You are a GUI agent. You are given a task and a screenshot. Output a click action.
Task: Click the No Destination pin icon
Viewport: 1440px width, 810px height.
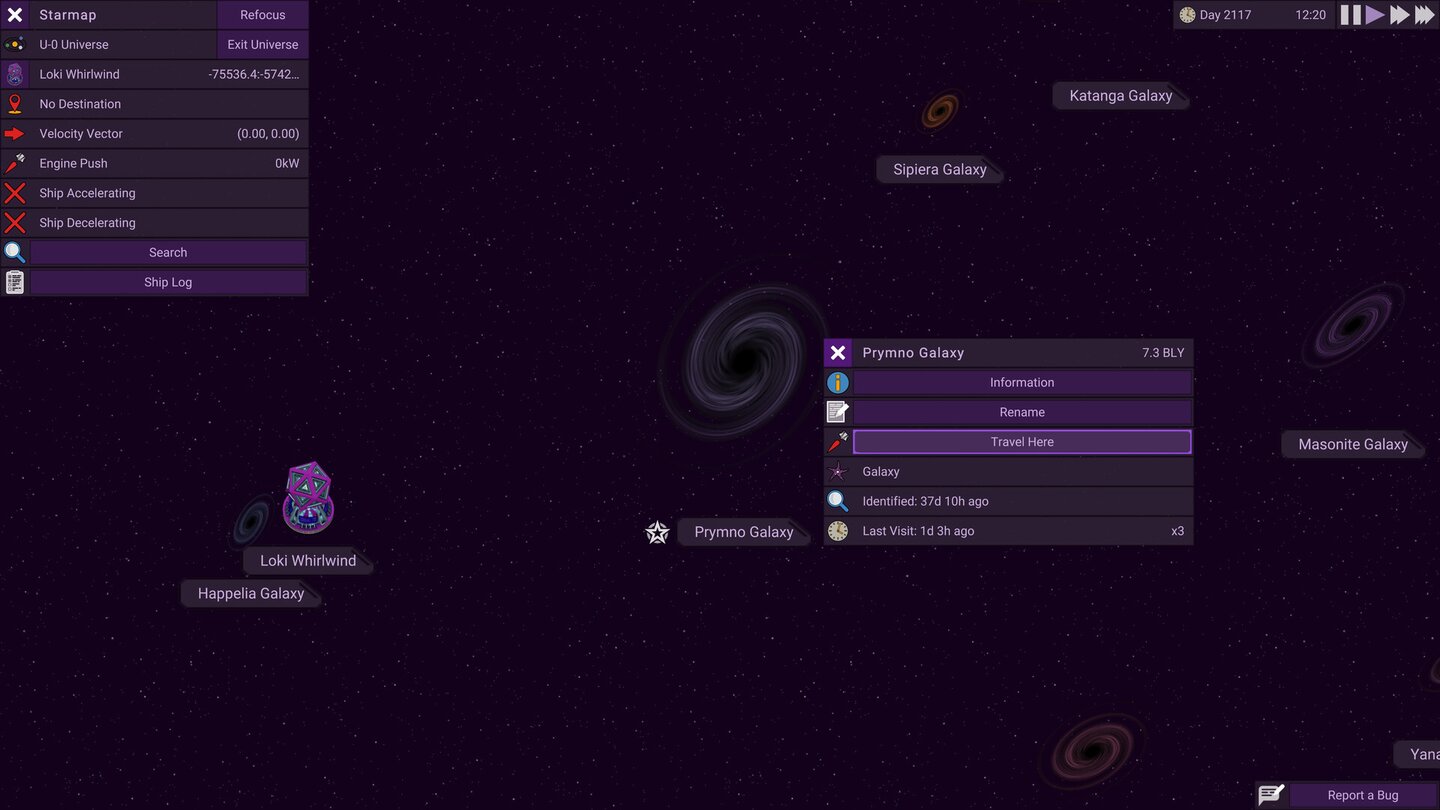pyautogui.click(x=14, y=103)
